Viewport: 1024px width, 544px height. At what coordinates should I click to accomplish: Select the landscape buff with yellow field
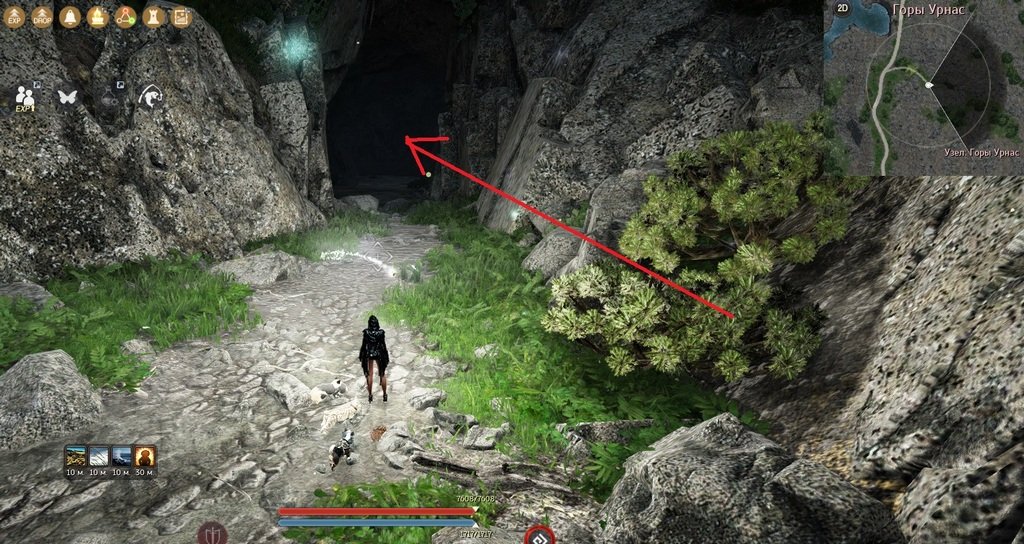point(76,456)
